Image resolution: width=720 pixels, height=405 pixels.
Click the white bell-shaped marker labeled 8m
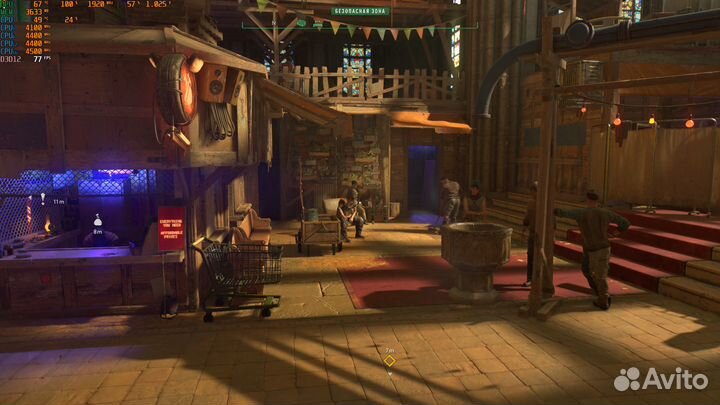tap(98, 220)
